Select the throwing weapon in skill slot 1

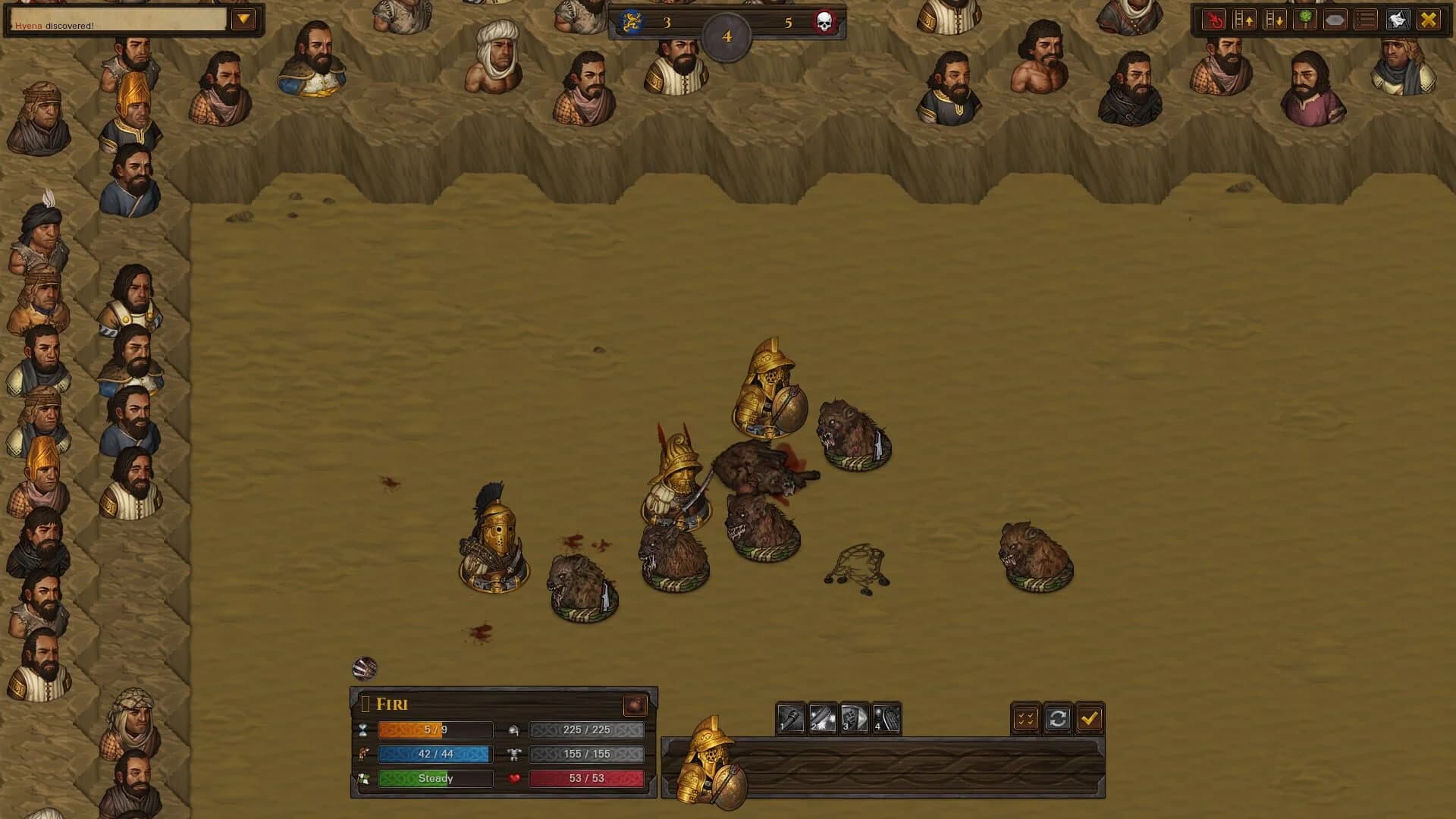coord(790,717)
